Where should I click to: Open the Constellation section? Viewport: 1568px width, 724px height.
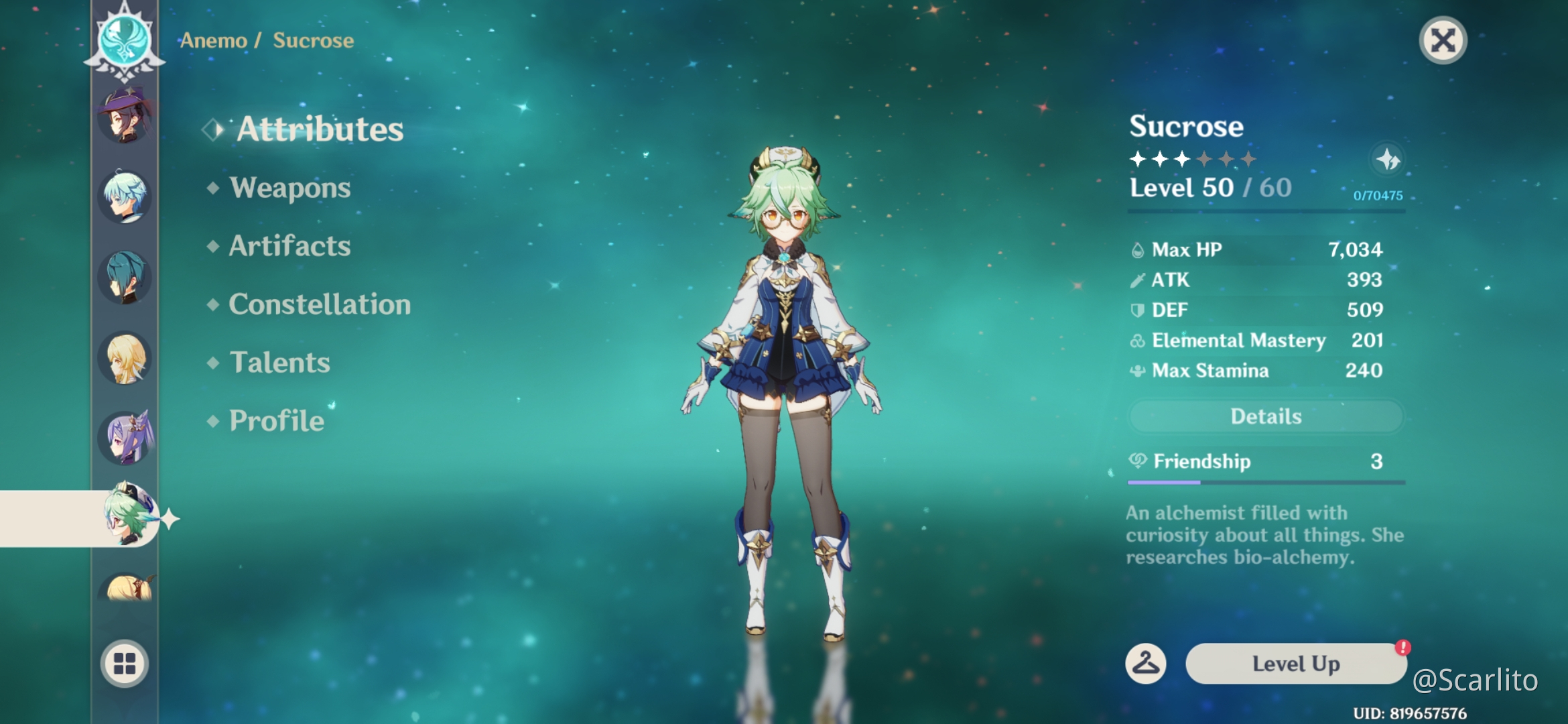pos(319,304)
